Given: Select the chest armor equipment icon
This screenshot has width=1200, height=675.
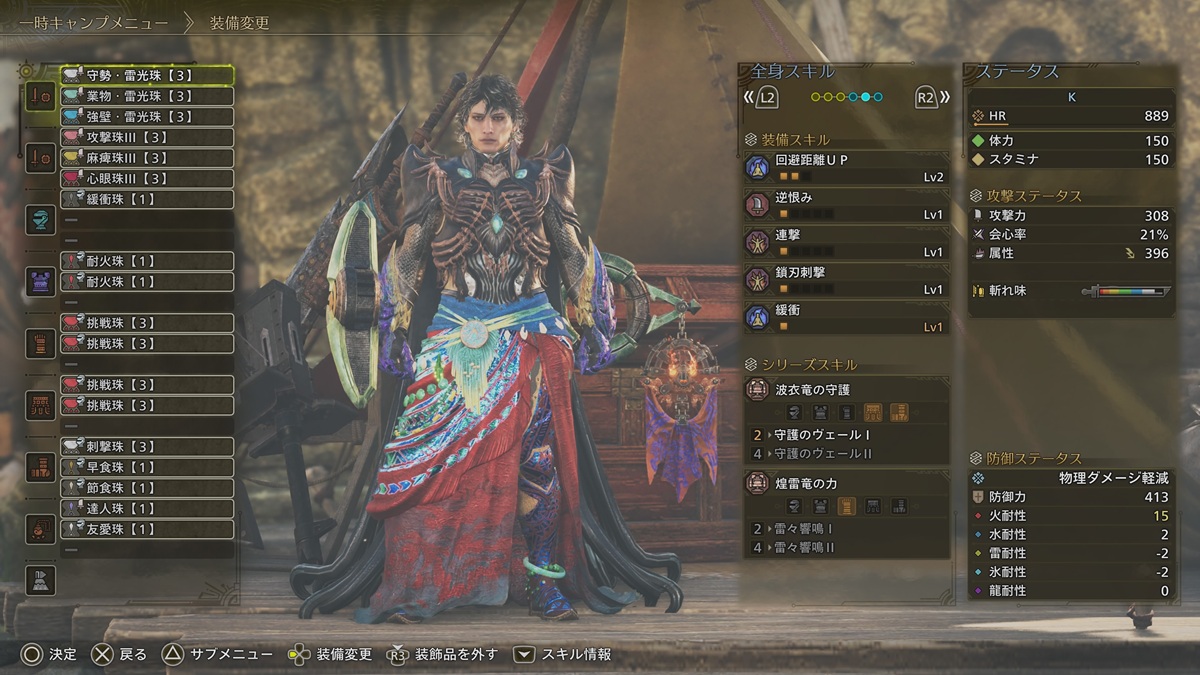Looking at the screenshot, I should click(x=41, y=282).
